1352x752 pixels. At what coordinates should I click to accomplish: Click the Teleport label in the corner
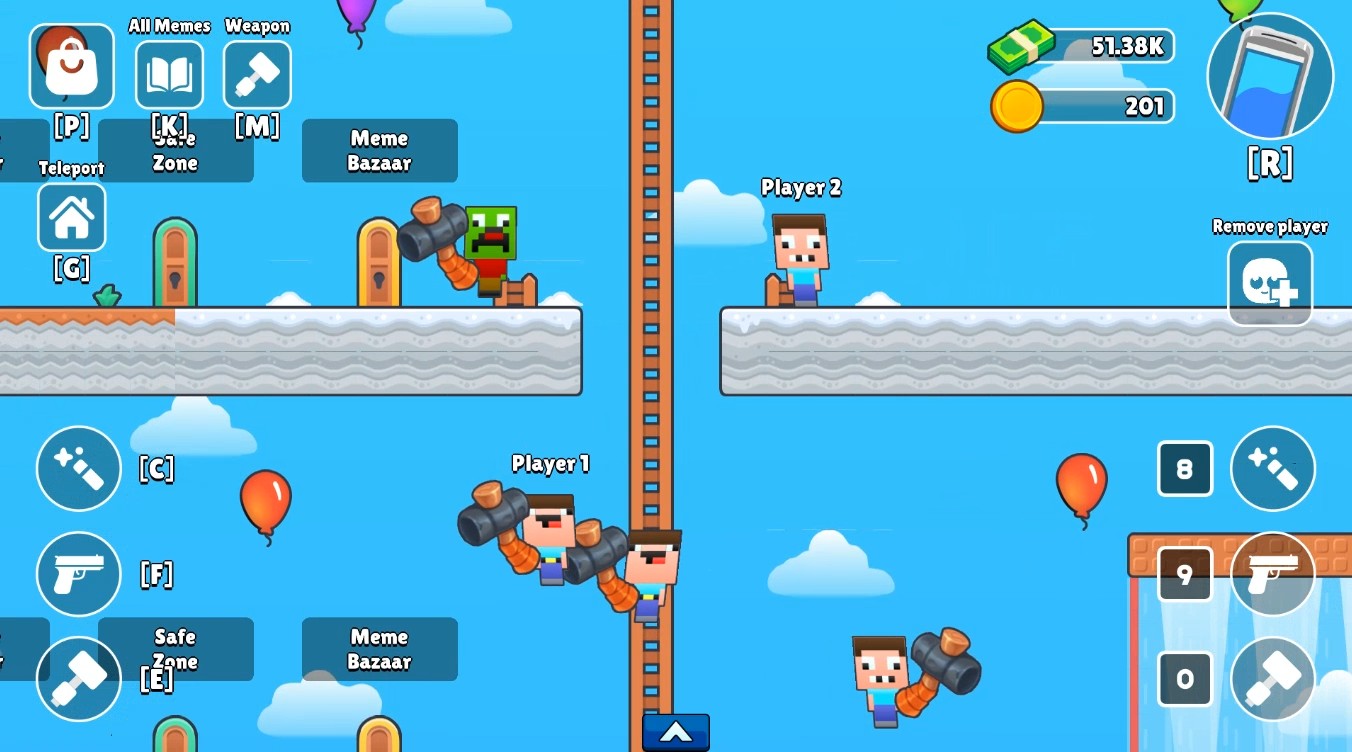point(71,167)
